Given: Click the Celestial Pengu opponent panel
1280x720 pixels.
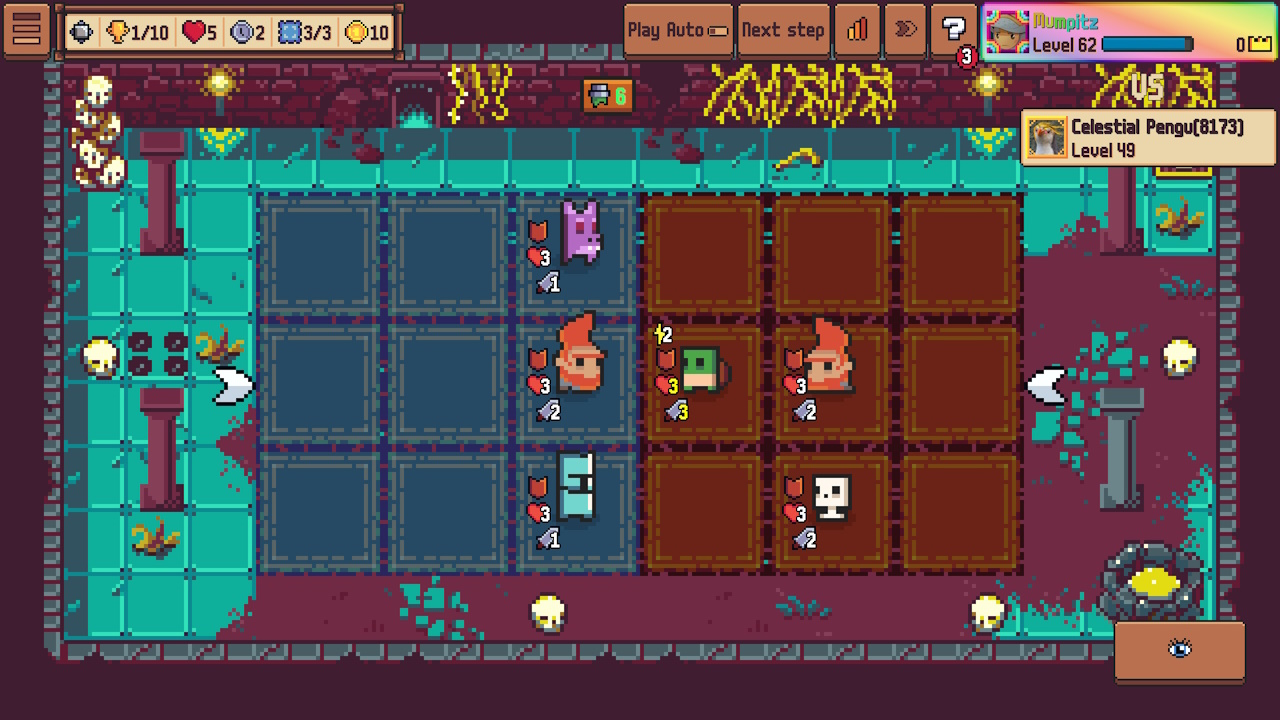Looking at the screenshot, I should pyautogui.click(x=1145, y=137).
